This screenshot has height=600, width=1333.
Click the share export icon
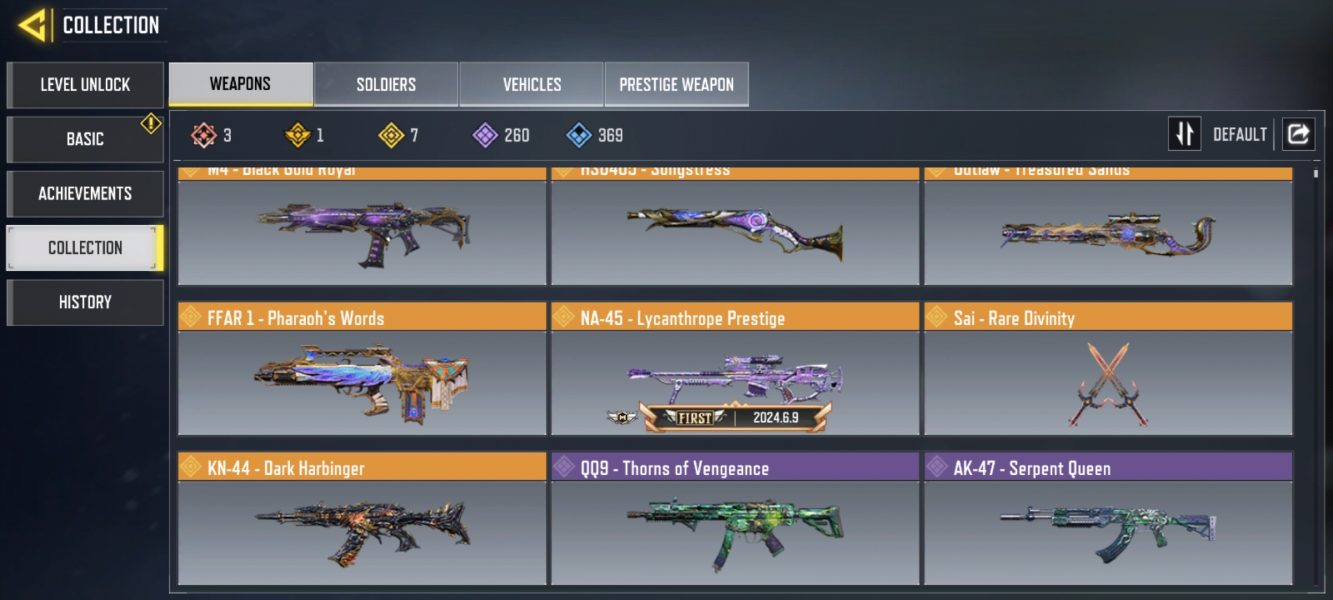pos(1298,134)
